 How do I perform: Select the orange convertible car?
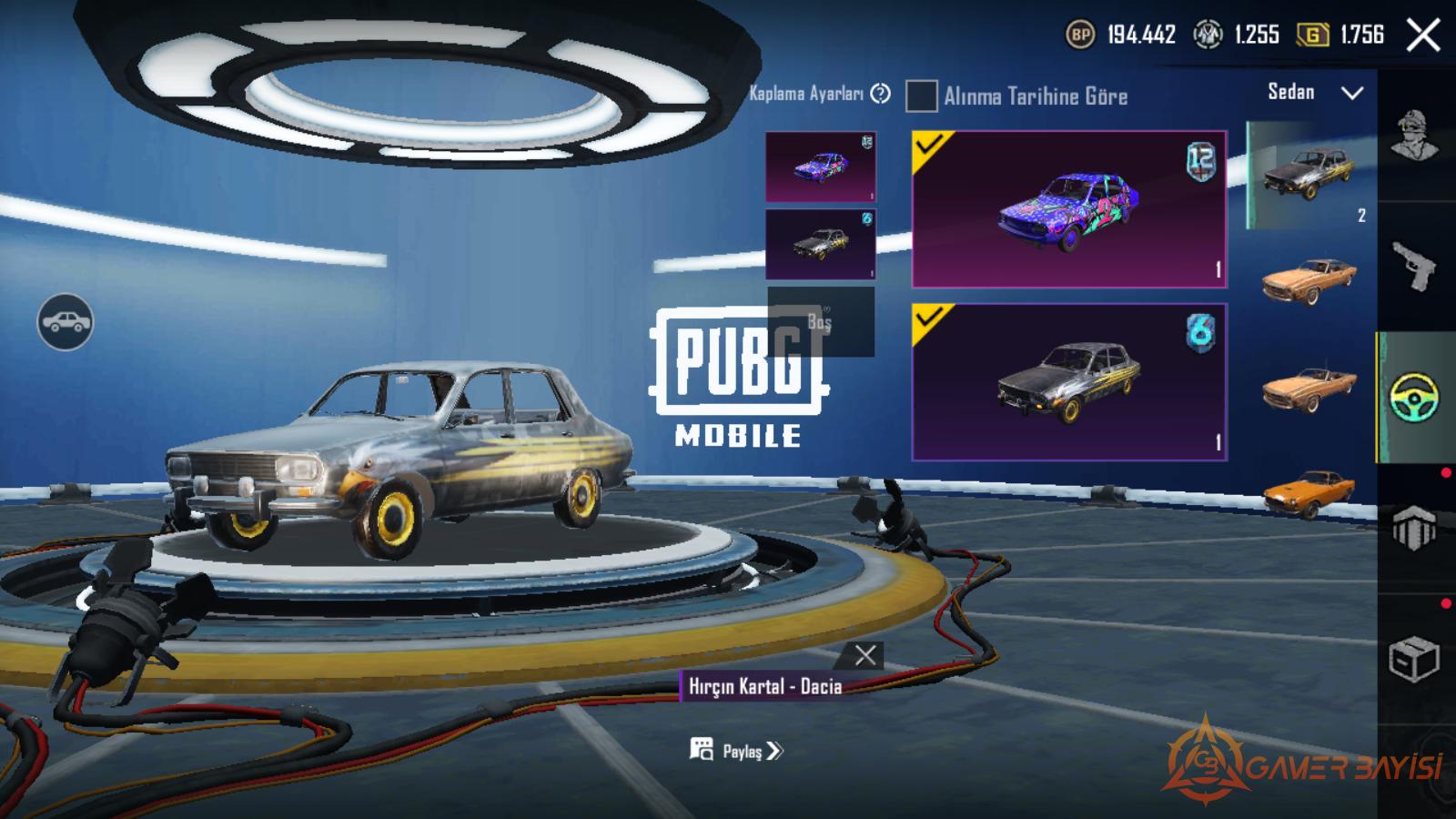point(1309,389)
